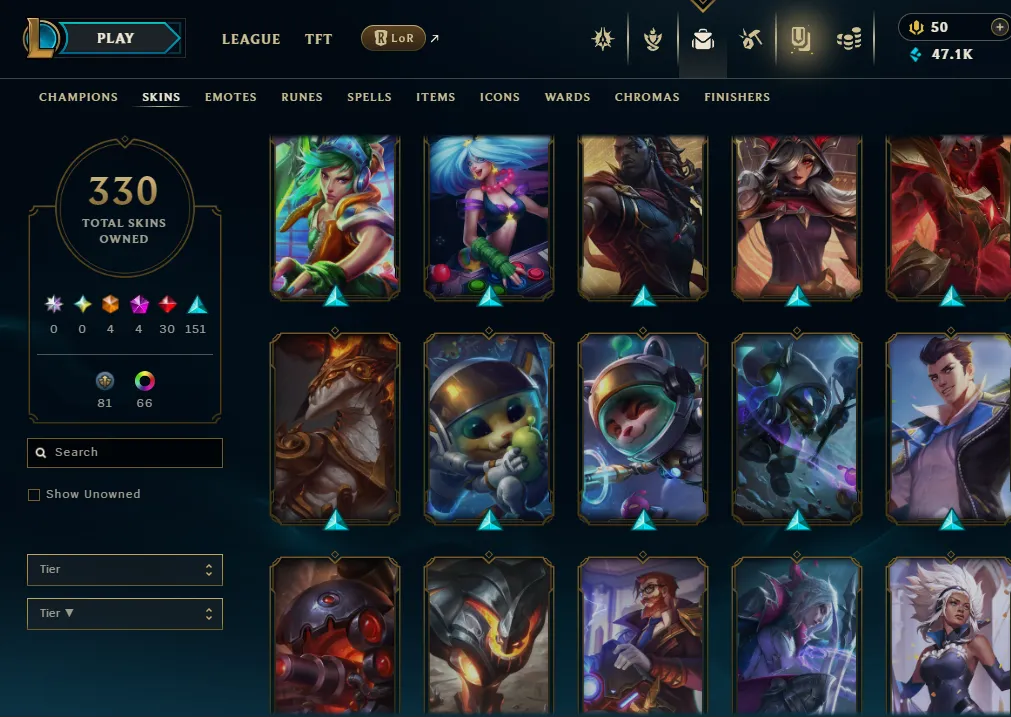Add RP with the plus button
1011x717 pixels.
tap(999, 27)
